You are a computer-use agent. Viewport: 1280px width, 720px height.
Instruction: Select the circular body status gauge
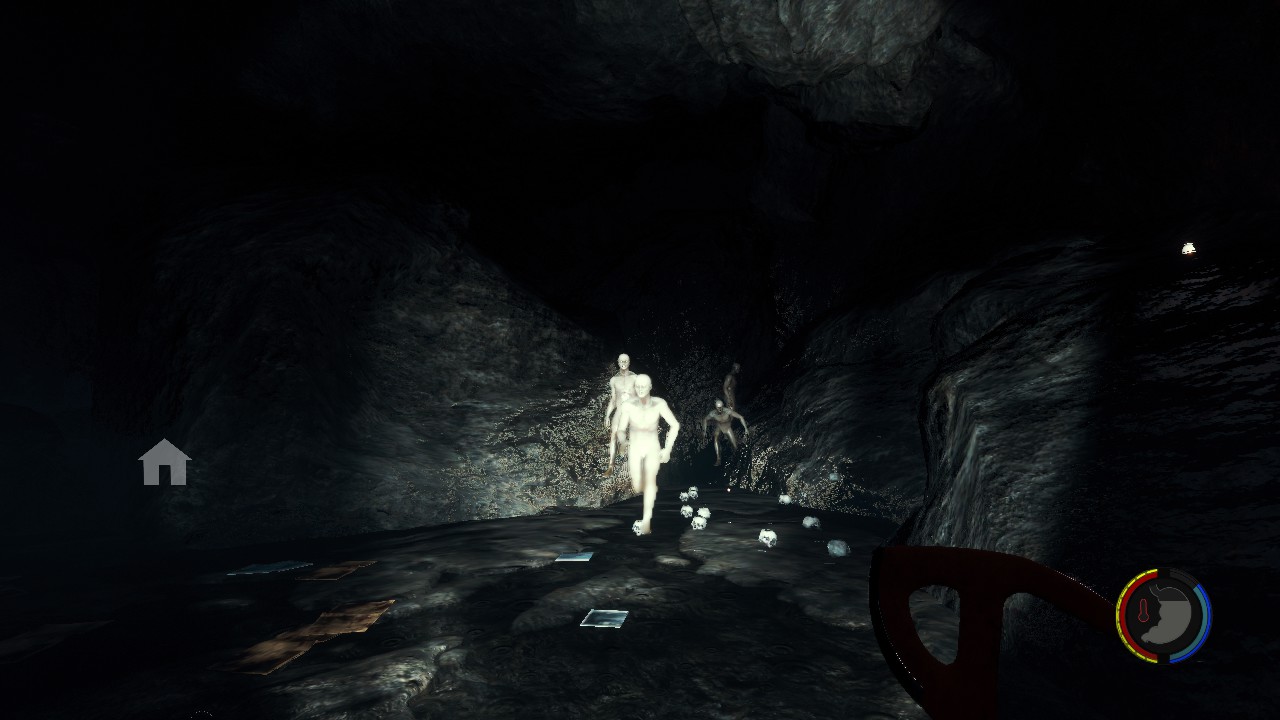point(1163,615)
